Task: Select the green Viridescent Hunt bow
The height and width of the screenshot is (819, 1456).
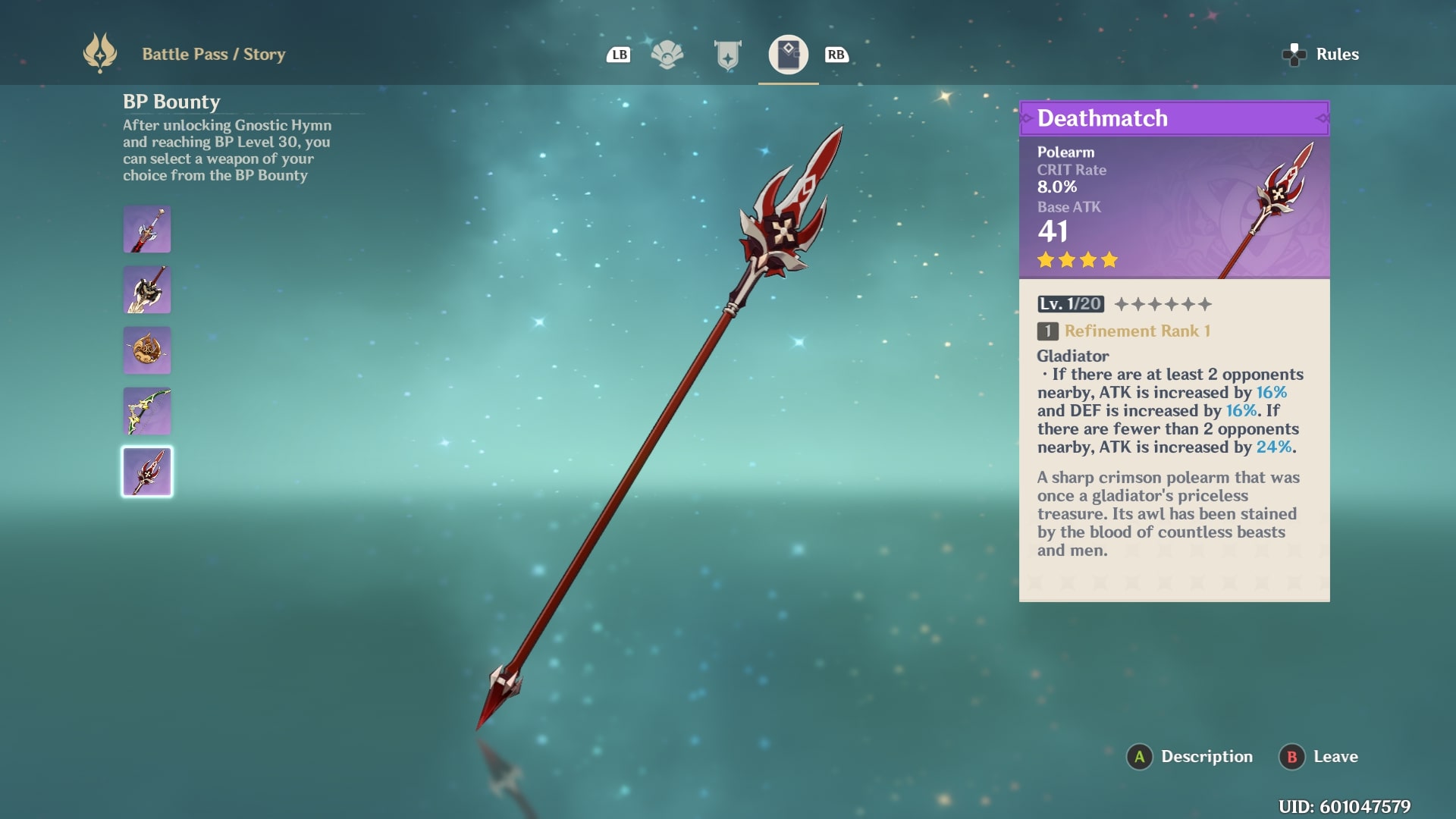Action: 147,411
